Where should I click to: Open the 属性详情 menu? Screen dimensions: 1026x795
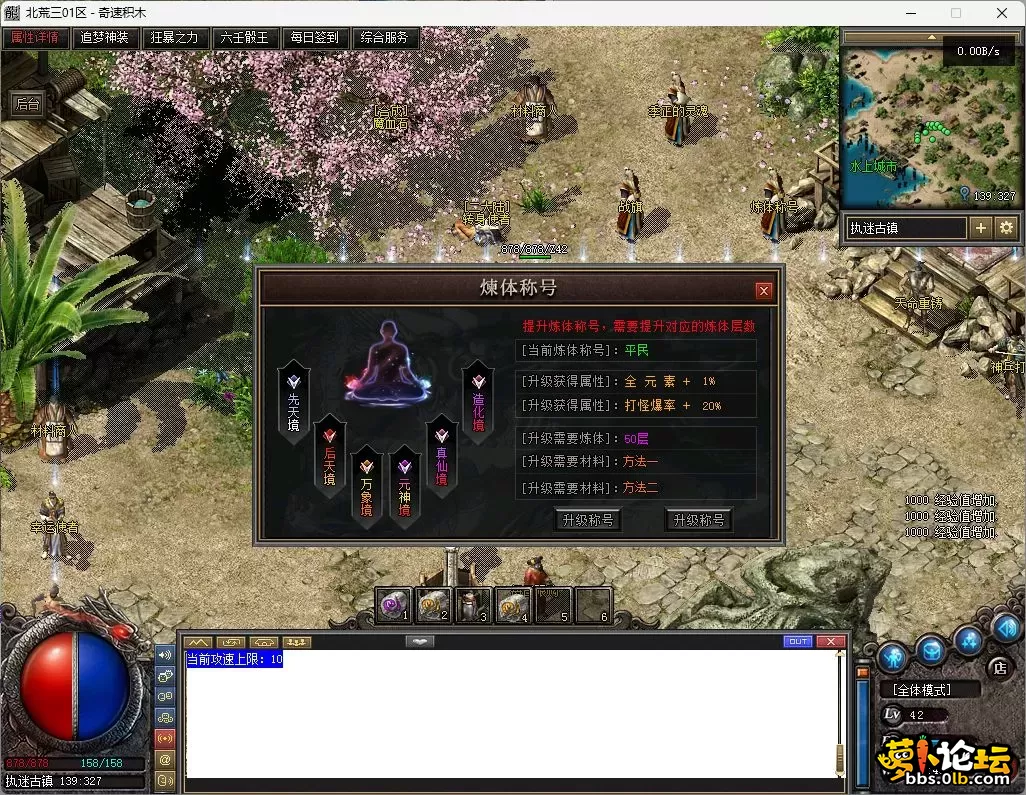click(x=35, y=38)
